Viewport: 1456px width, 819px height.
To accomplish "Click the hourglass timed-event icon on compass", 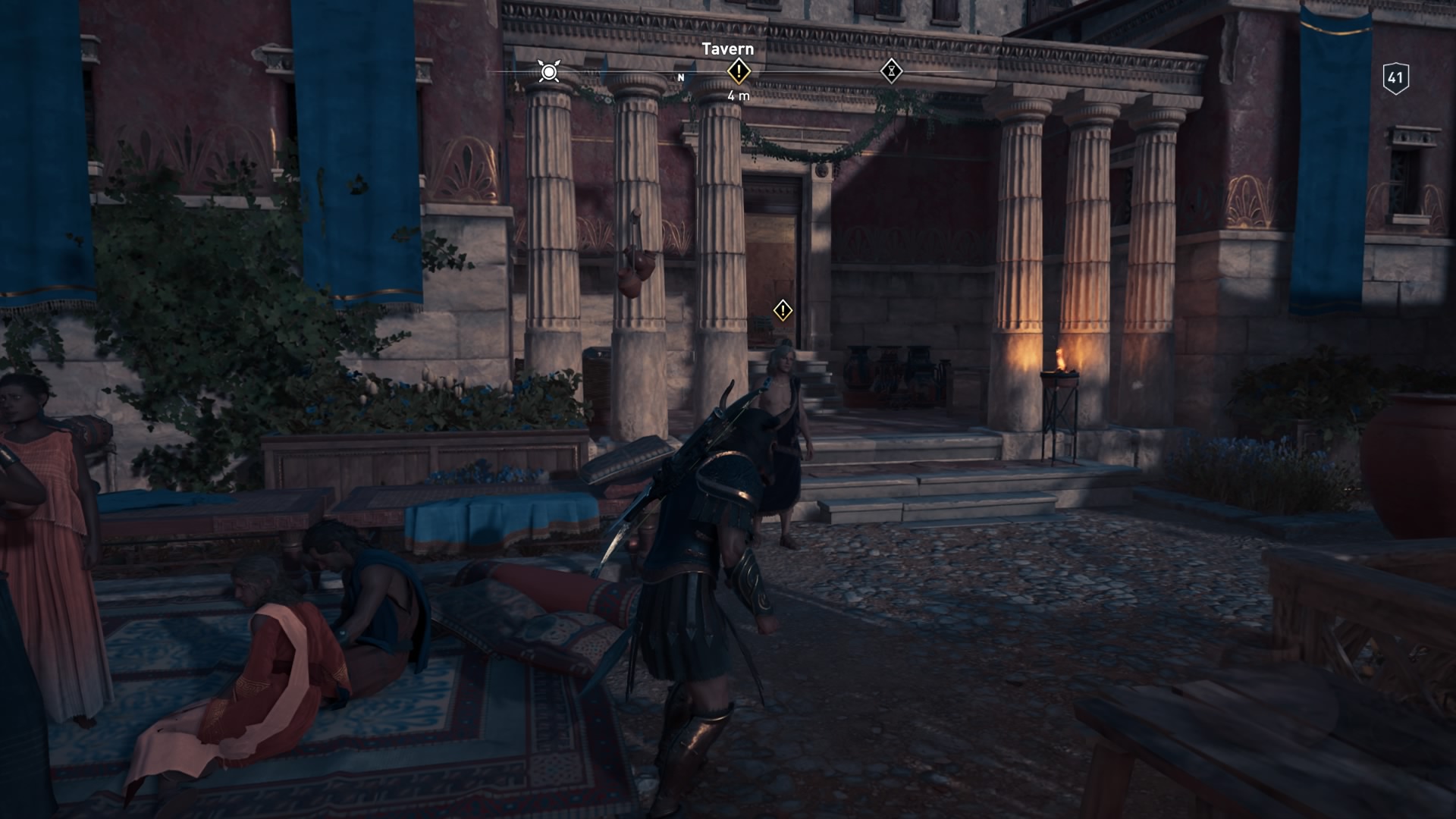I will click(x=893, y=72).
